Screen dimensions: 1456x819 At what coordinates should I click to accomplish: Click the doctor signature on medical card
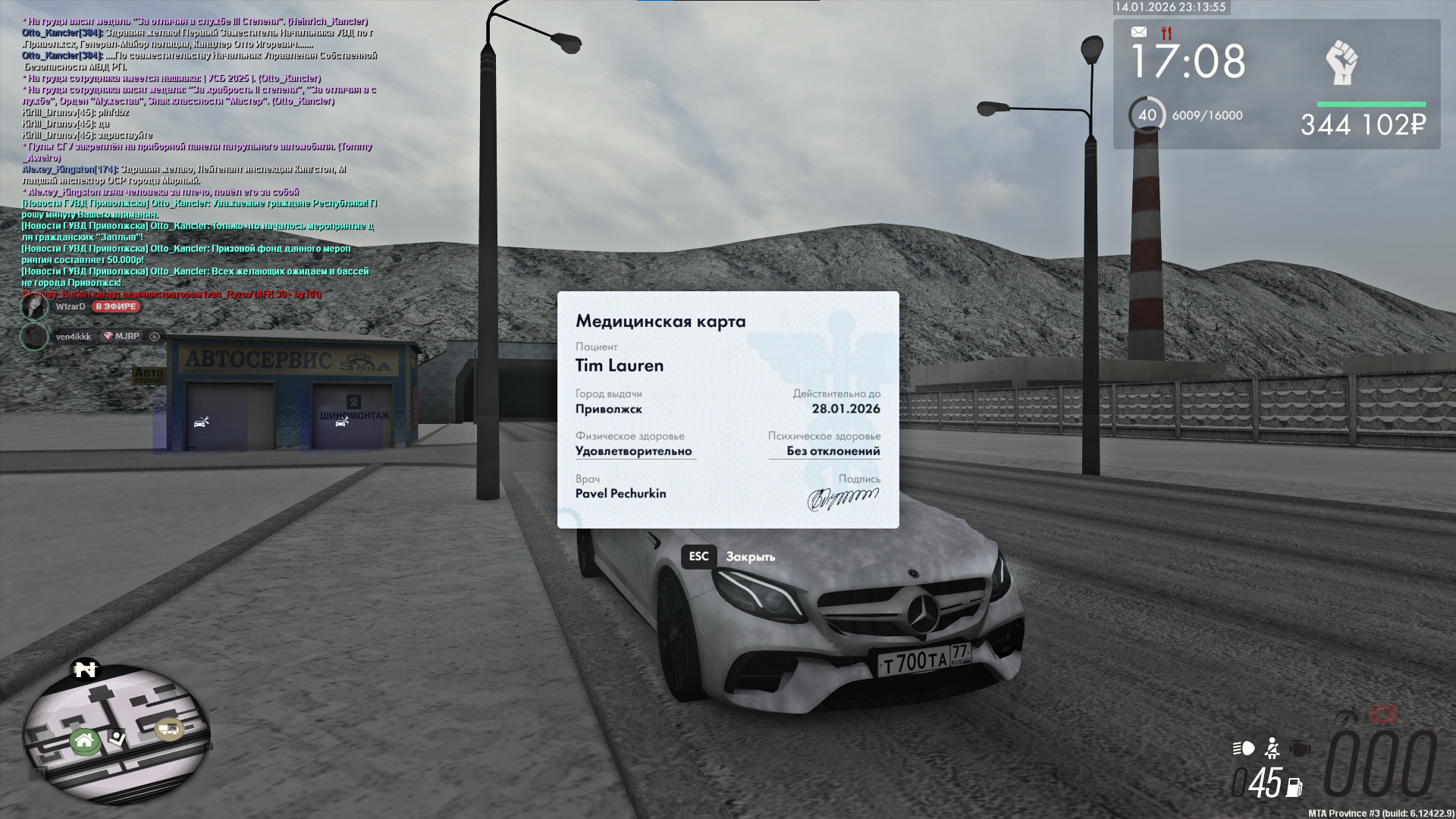tap(842, 498)
